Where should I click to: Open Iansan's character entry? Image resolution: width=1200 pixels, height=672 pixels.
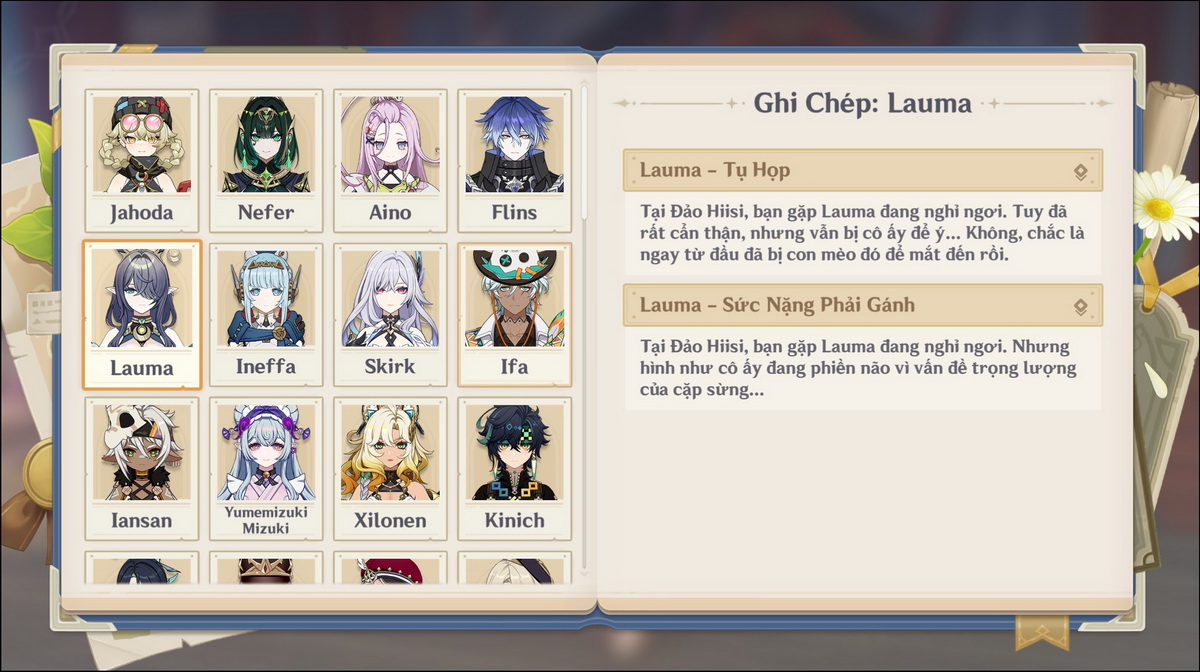point(142,468)
